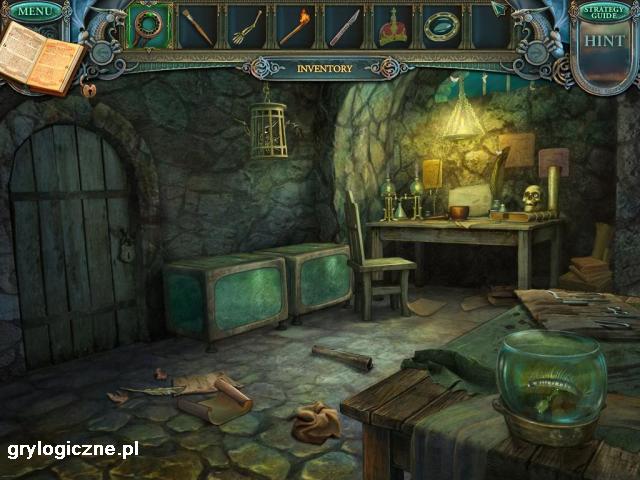Pick the paintbrush from inventory
The image size is (640, 480).
point(197,26)
